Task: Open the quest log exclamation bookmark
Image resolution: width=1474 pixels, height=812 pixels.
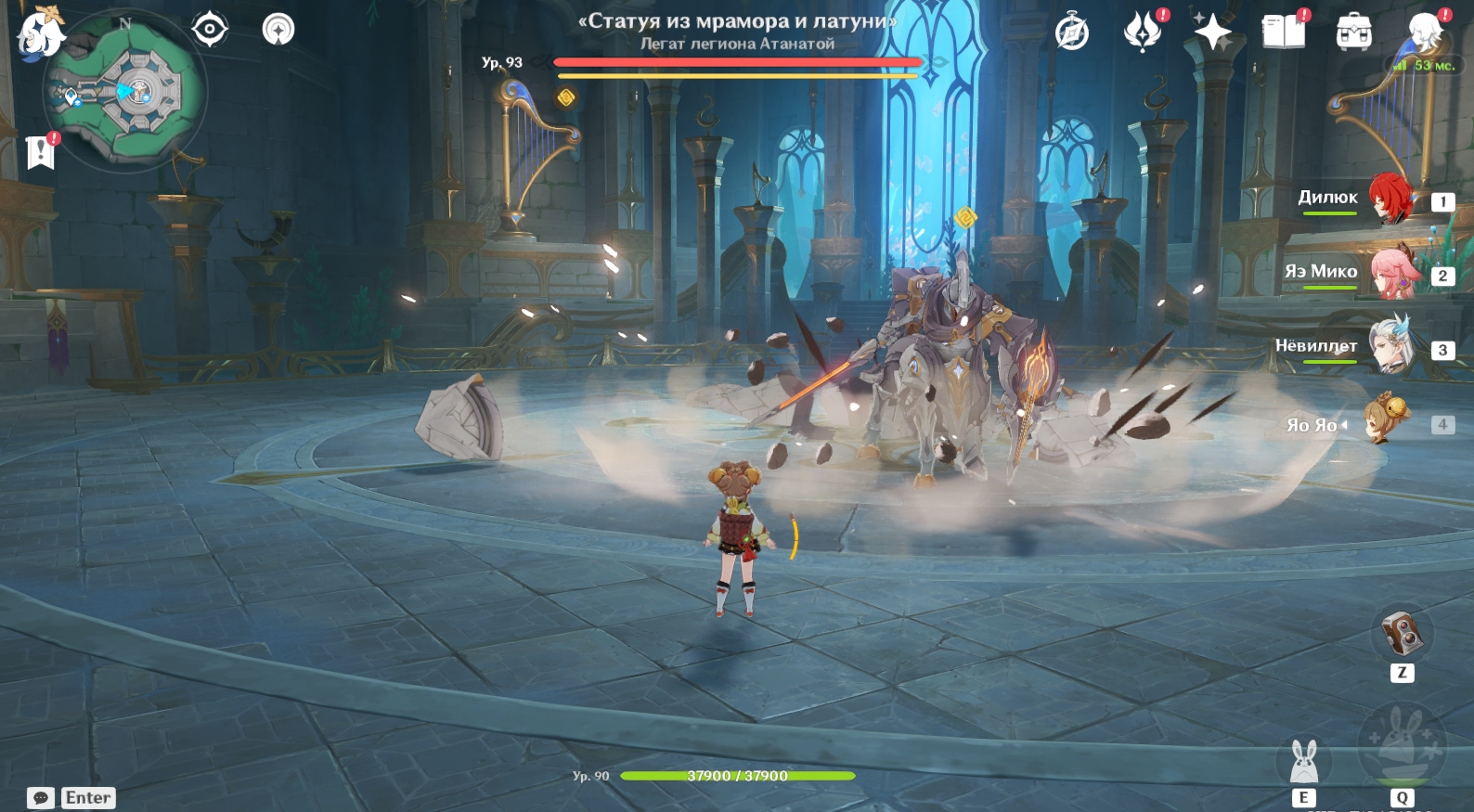Action: point(41,151)
